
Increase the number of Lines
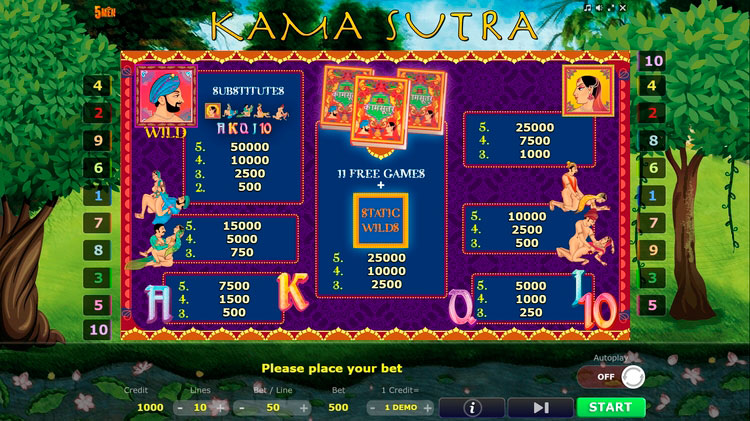click(220, 408)
